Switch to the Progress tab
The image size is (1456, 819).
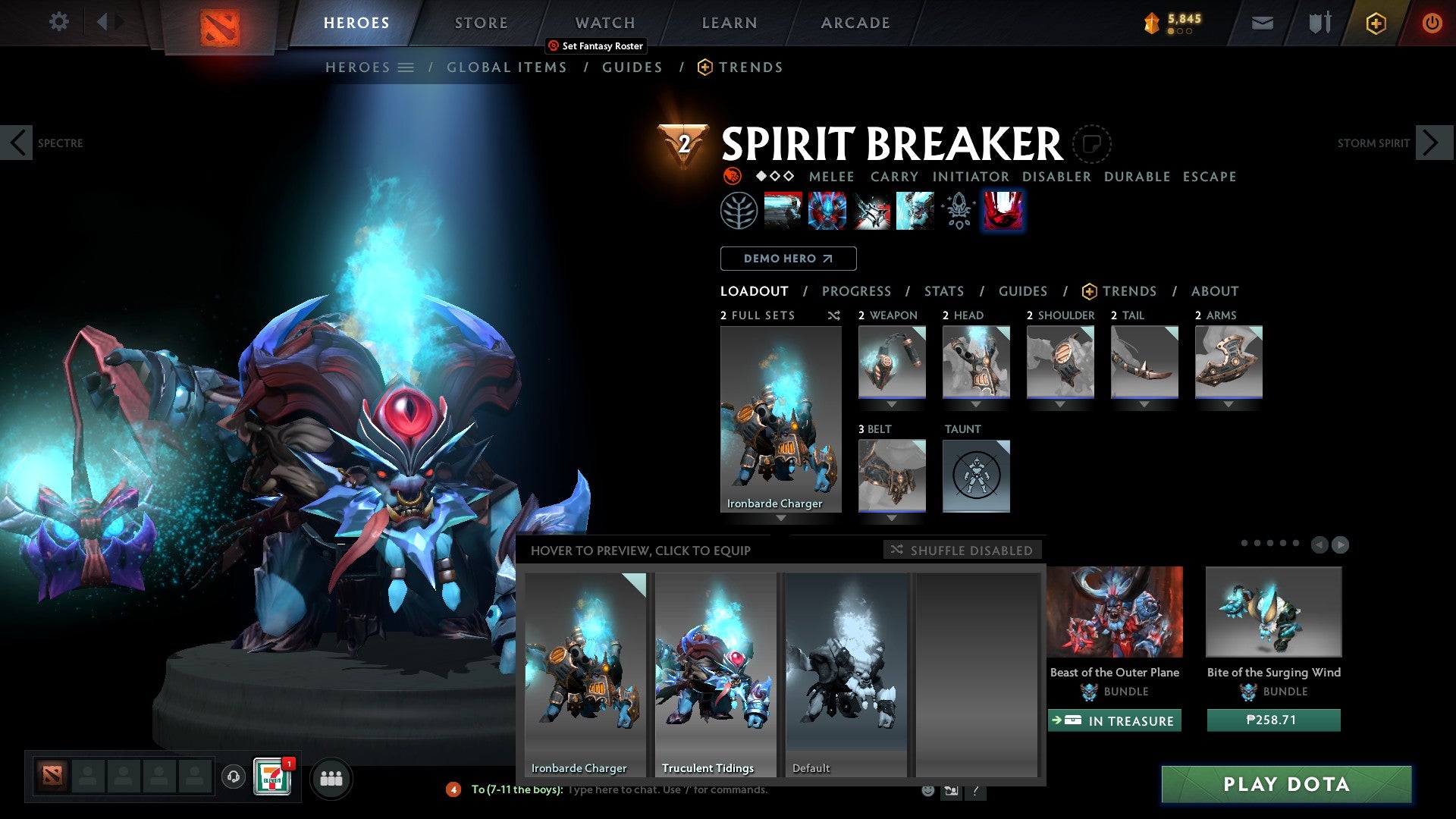857,291
